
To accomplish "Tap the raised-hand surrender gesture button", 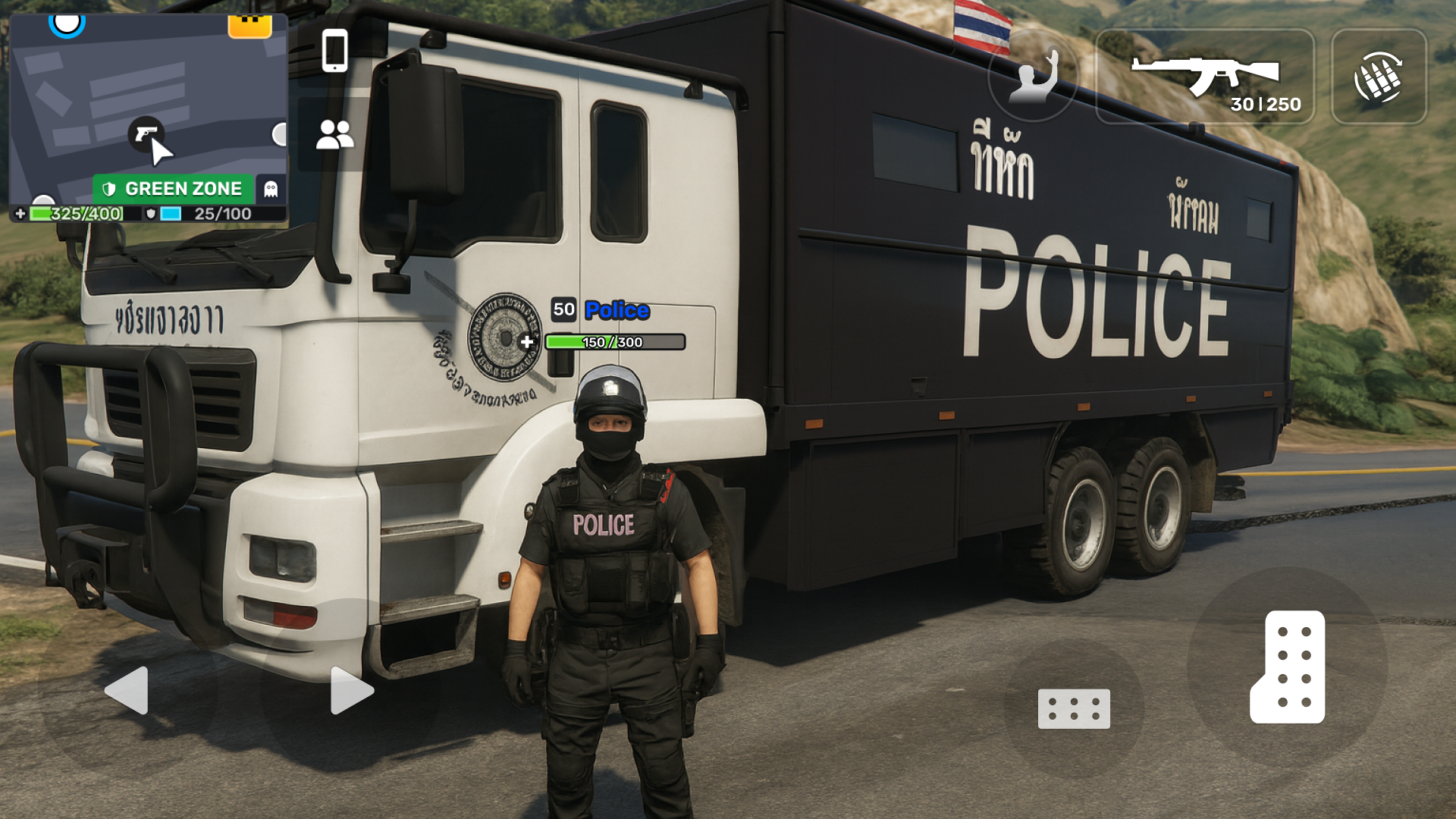I will click(x=1033, y=77).
